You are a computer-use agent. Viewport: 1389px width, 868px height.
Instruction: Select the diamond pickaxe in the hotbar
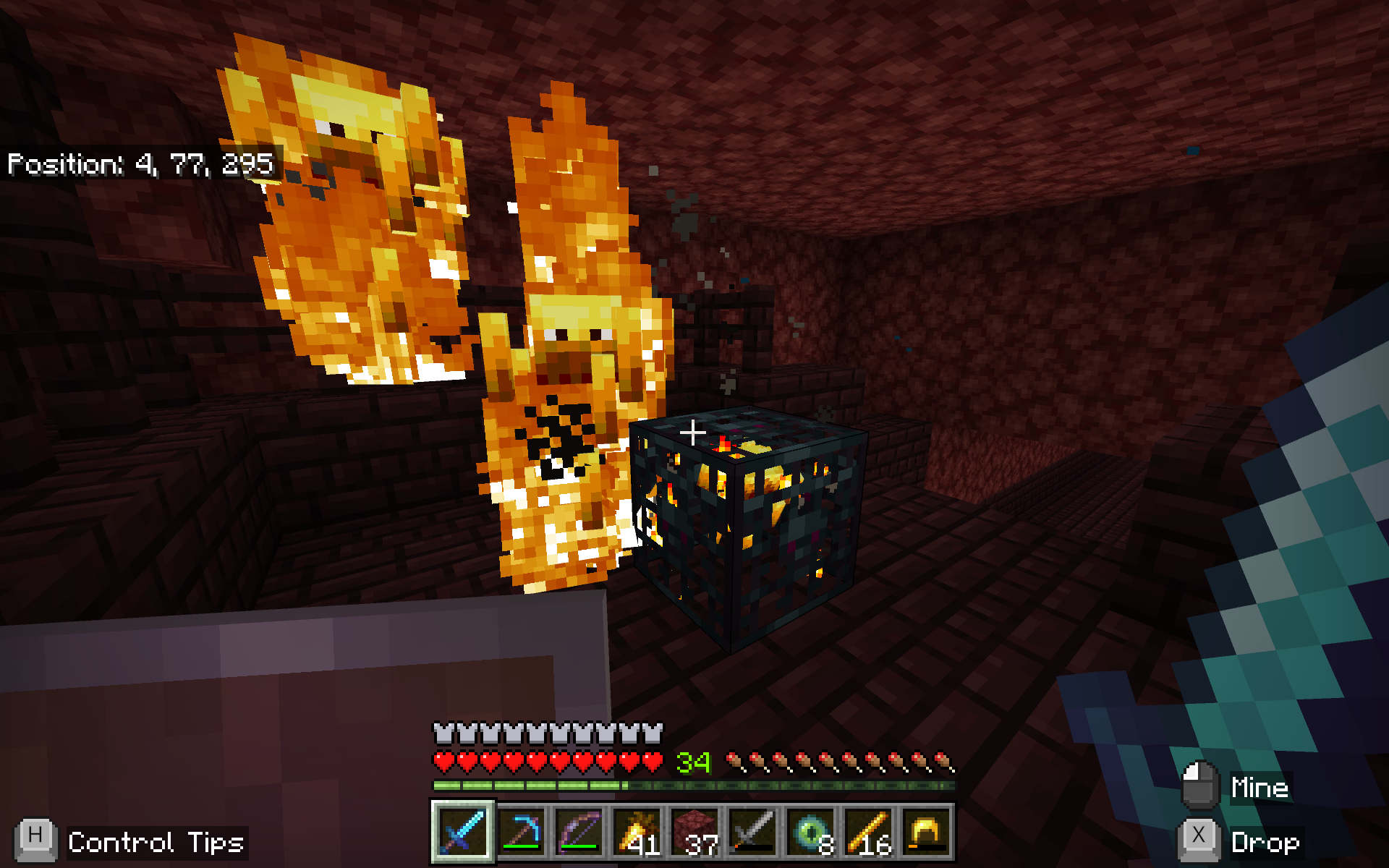click(x=522, y=833)
